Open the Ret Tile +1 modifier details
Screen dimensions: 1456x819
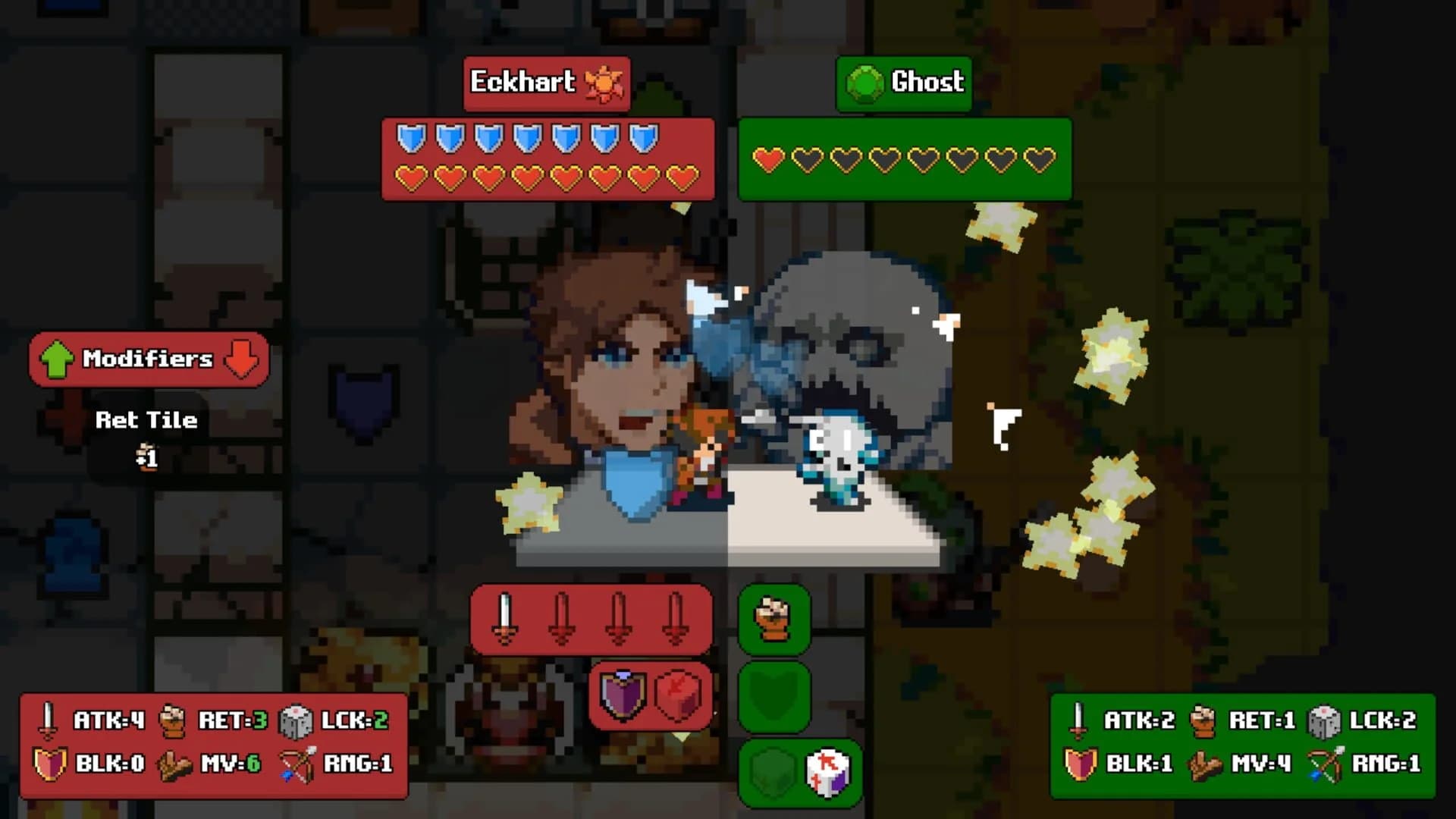pyautogui.click(x=146, y=436)
